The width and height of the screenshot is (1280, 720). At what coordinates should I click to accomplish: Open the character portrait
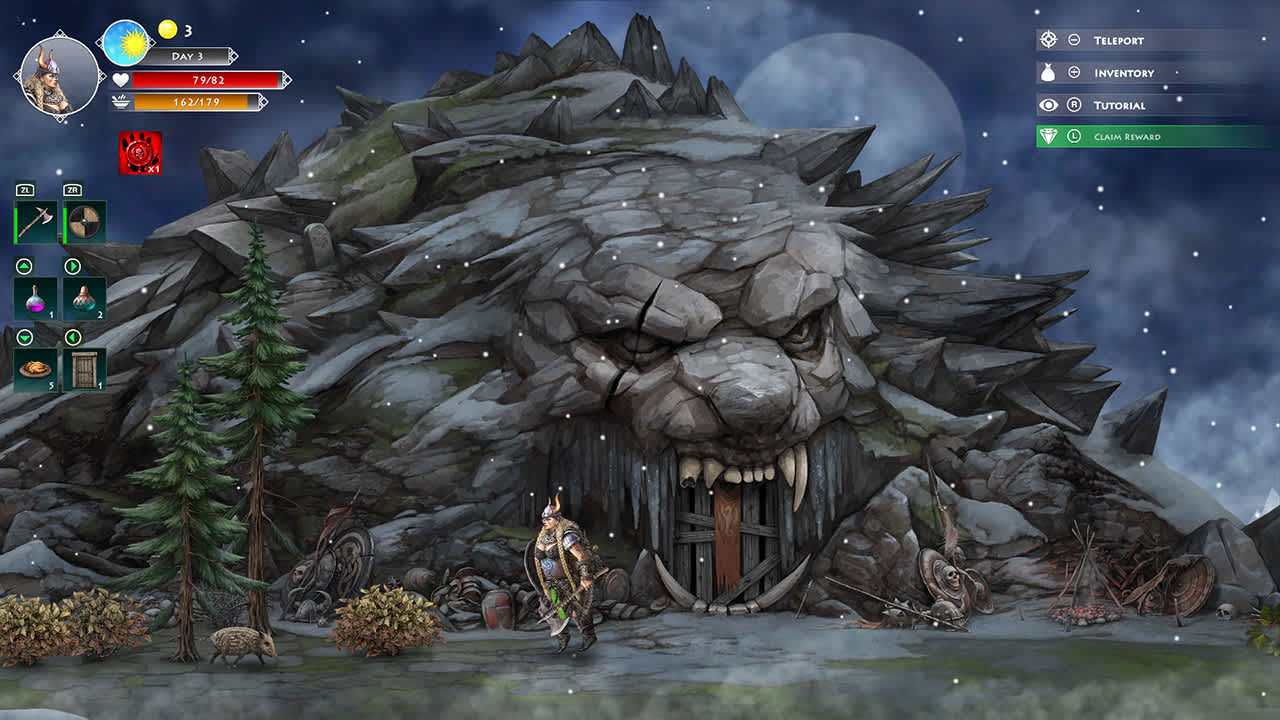click(x=55, y=75)
